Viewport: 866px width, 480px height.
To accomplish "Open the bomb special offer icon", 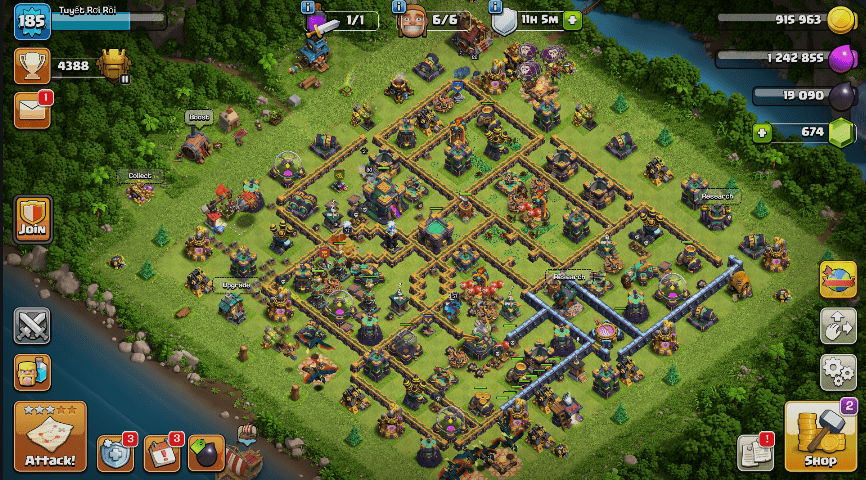I will (206, 453).
